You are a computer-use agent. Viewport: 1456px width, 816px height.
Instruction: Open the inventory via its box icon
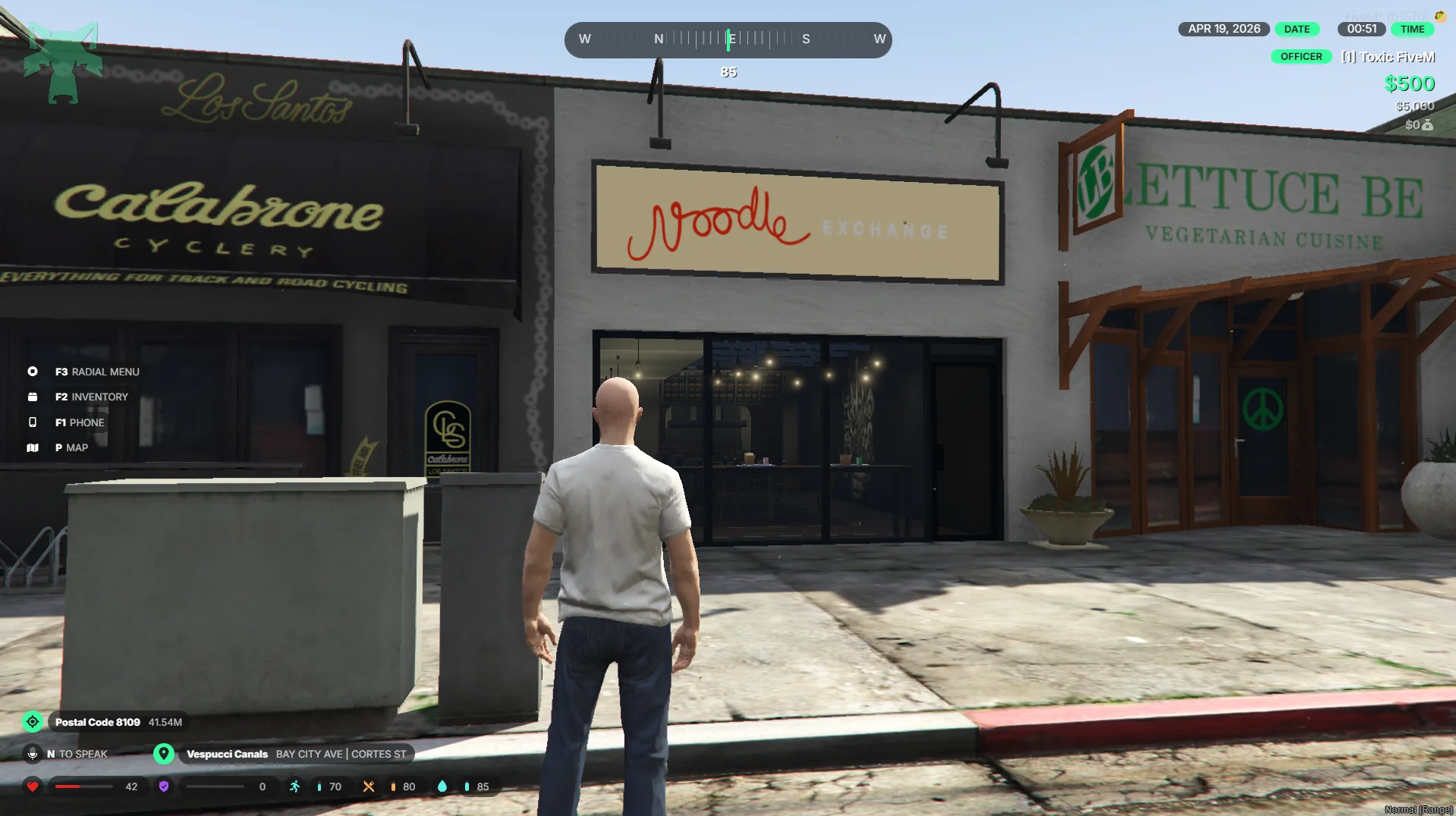coord(33,397)
